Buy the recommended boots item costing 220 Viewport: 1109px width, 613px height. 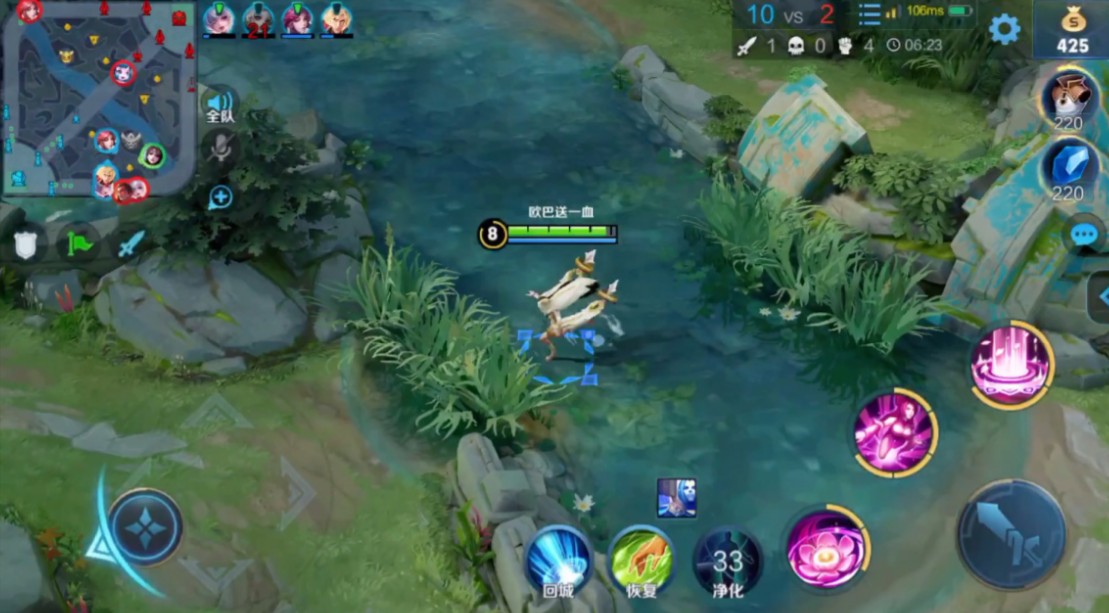click(x=1068, y=98)
